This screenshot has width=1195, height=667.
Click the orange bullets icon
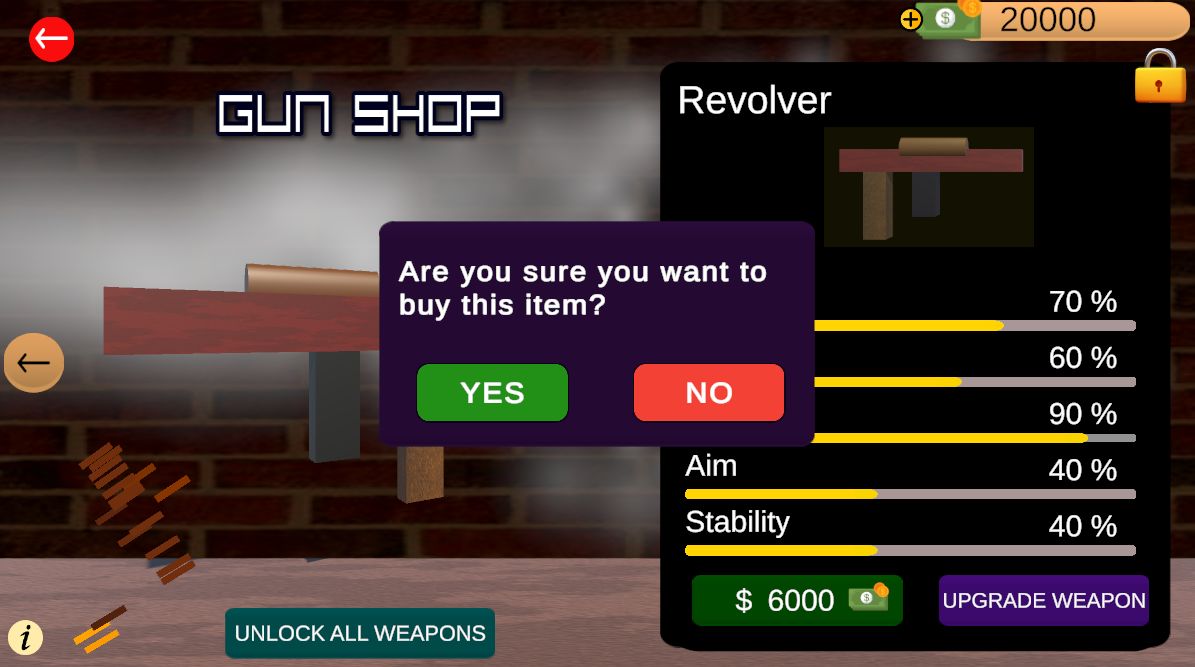point(98,628)
